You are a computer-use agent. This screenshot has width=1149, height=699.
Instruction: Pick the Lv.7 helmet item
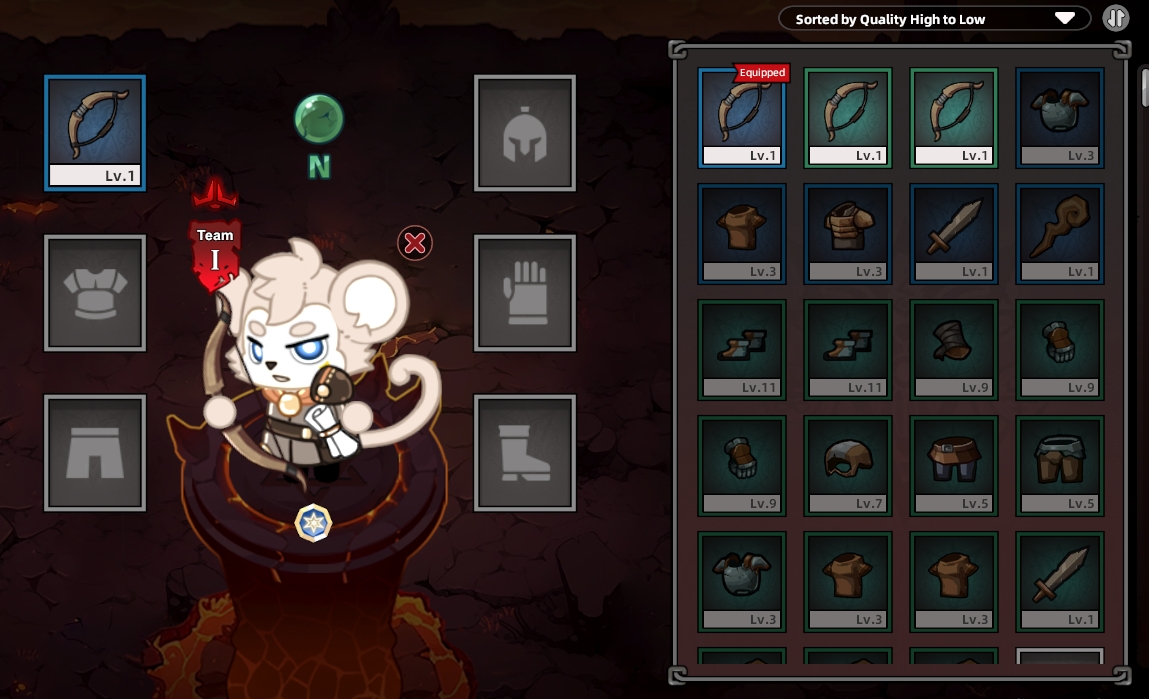[848, 465]
